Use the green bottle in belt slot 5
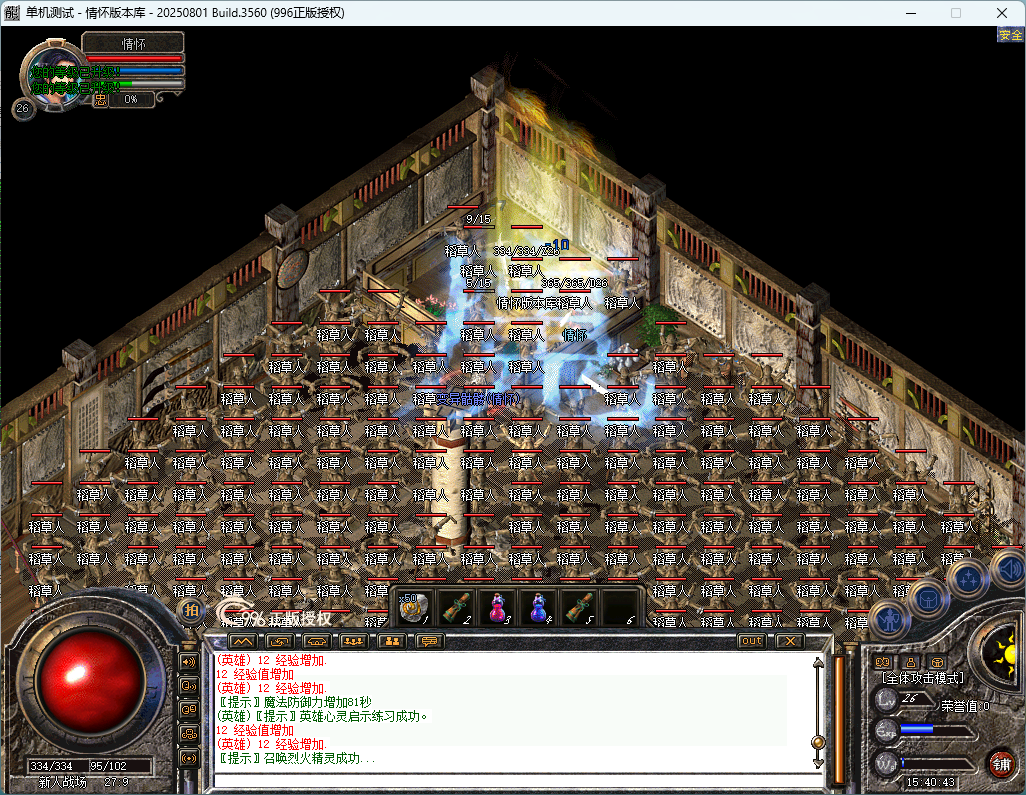Image resolution: width=1026 pixels, height=795 pixels. point(578,607)
